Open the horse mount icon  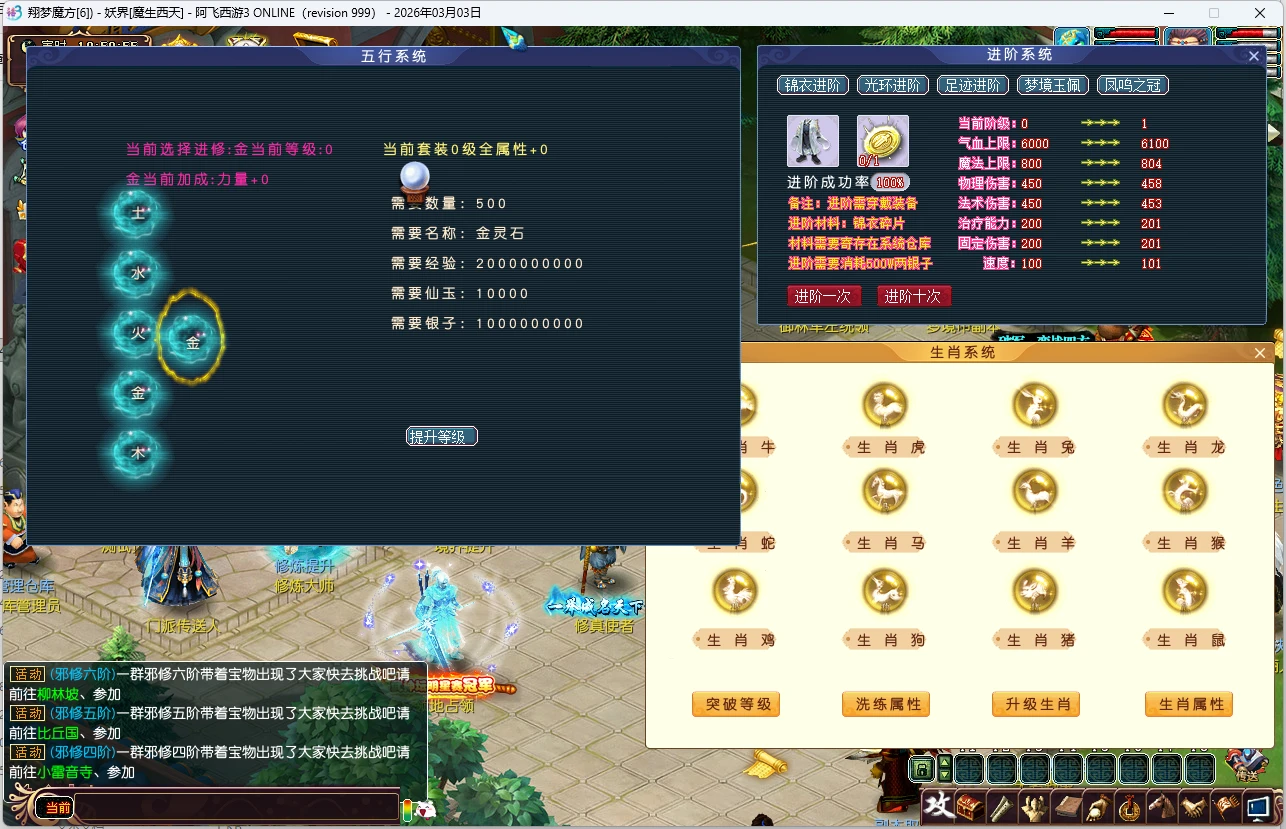pyautogui.click(x=1161, y=806)
